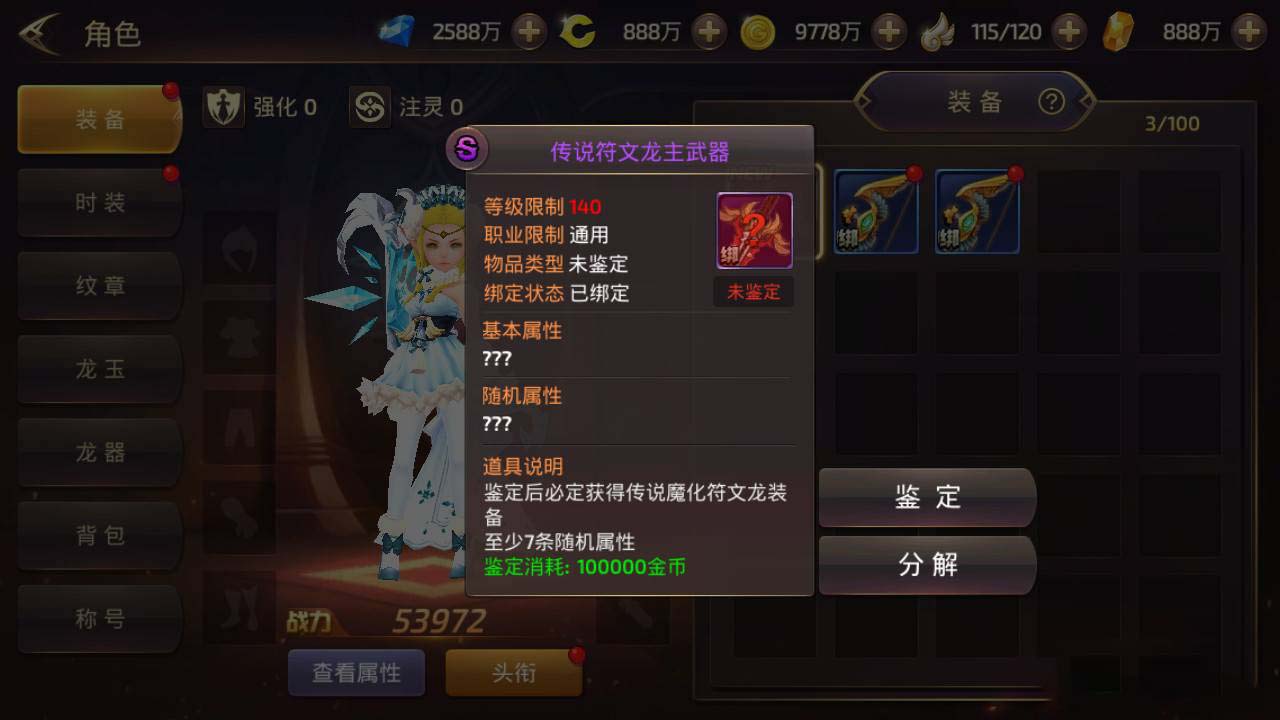The width and height of the screenshot is (1280, 720).
Task: Click the 查看属性 attributes button
Action: (x=356, y=673)
